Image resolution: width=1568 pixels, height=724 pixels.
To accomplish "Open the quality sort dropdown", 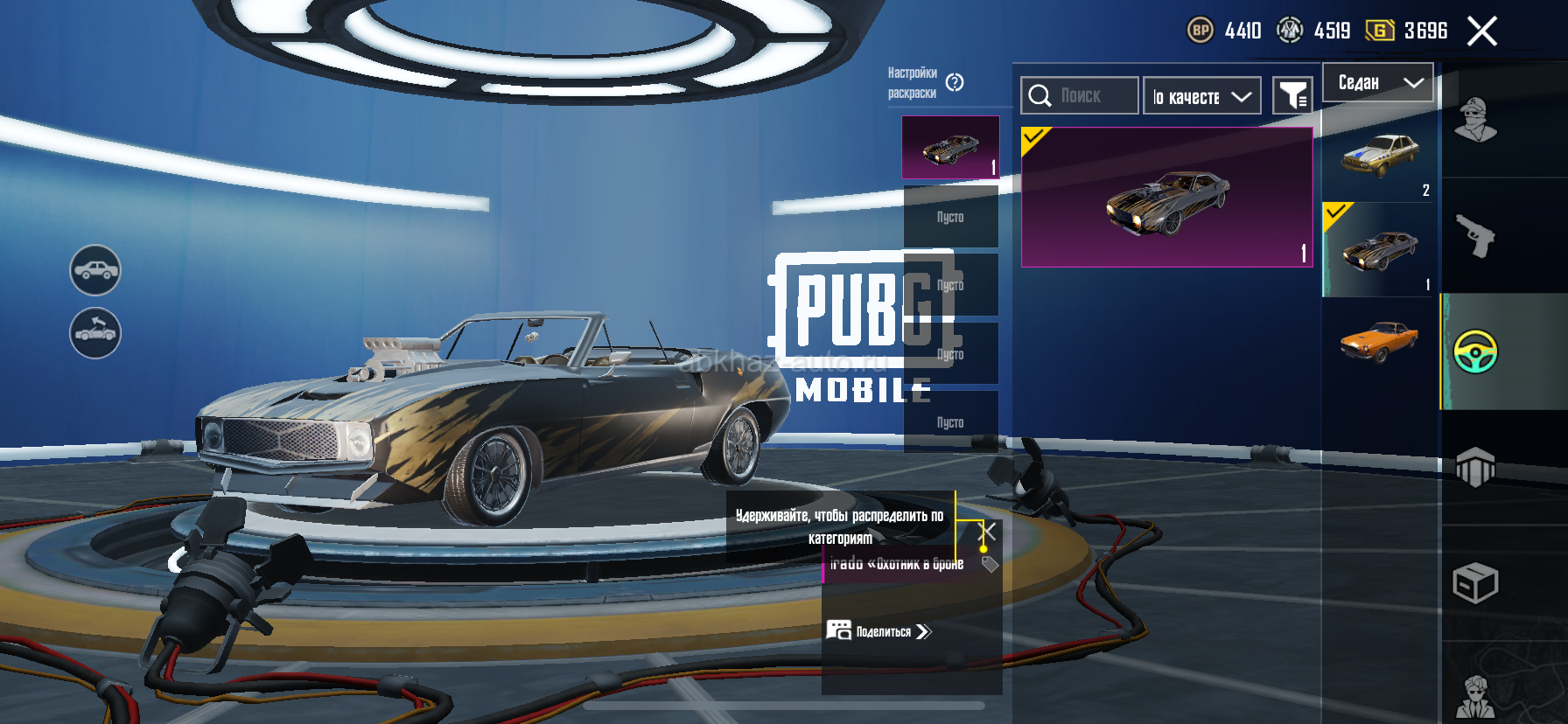I will 1201,96.
